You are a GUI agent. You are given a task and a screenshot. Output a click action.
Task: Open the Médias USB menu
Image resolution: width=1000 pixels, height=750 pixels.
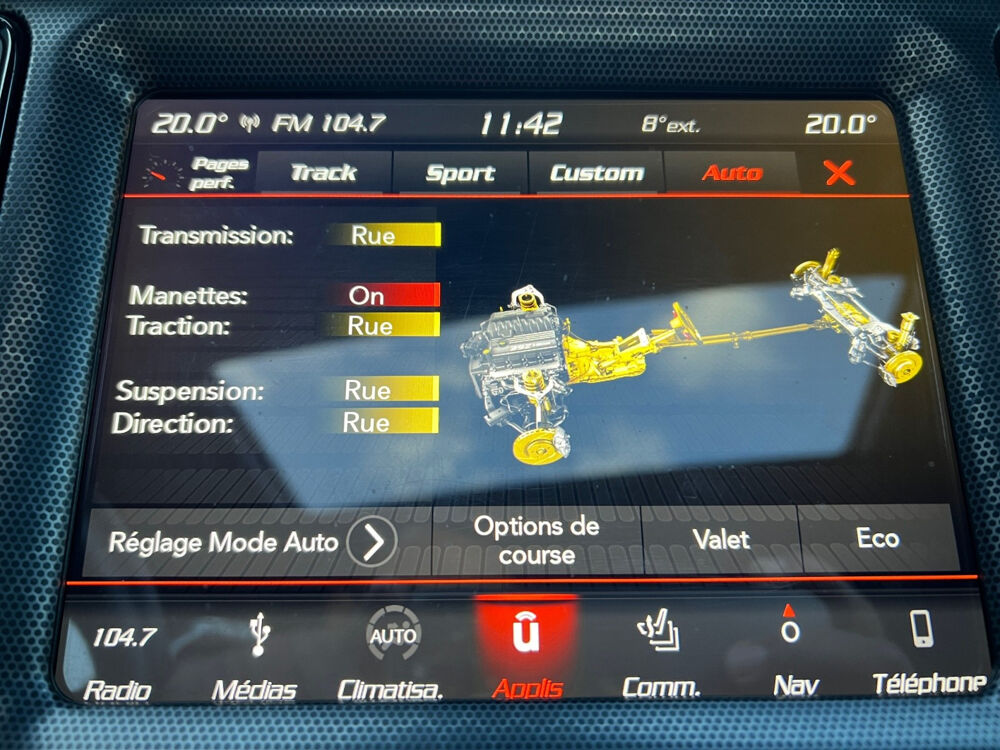(256, 656)
